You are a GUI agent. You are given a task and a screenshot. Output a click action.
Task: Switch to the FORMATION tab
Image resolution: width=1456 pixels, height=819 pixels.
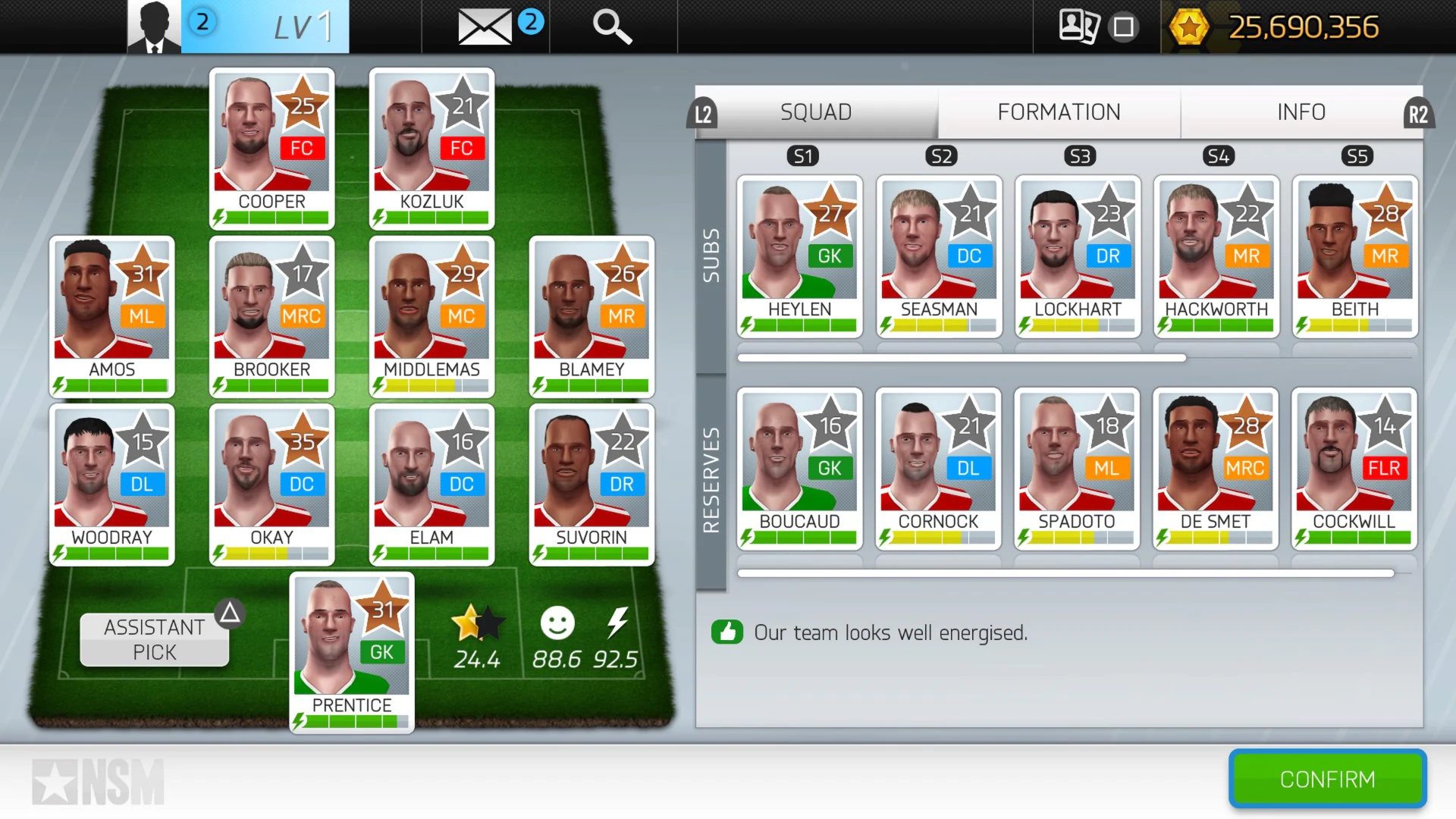(x=1058, y=112)
